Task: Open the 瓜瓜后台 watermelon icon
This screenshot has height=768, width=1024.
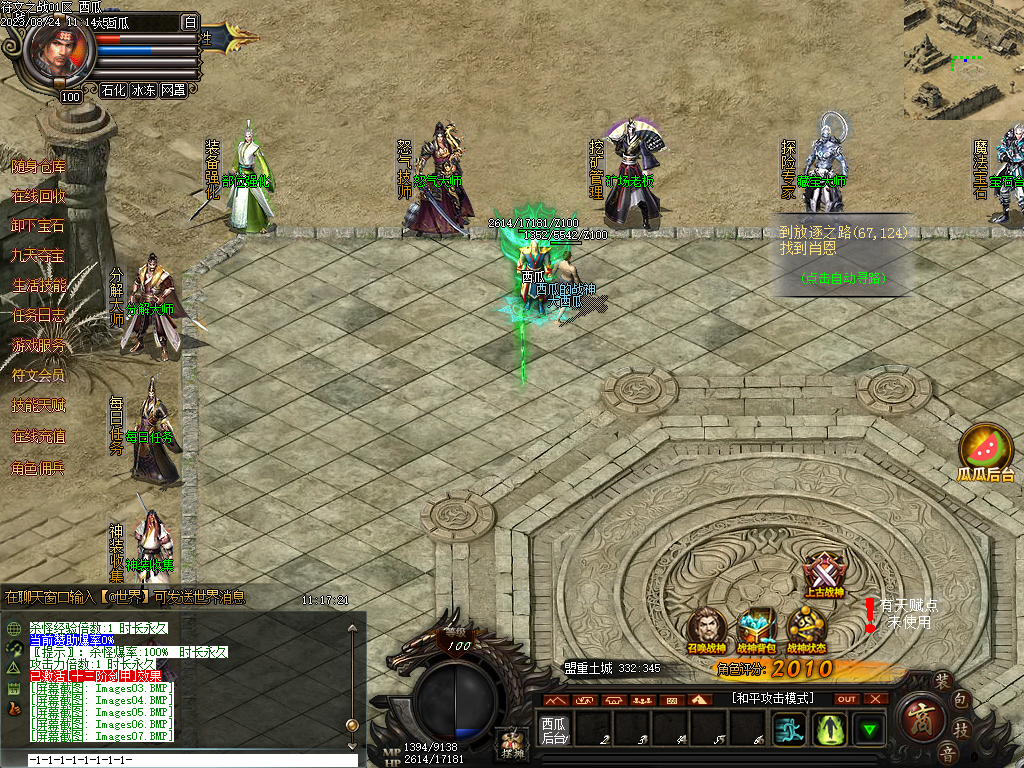Action: tap(986, 450)
